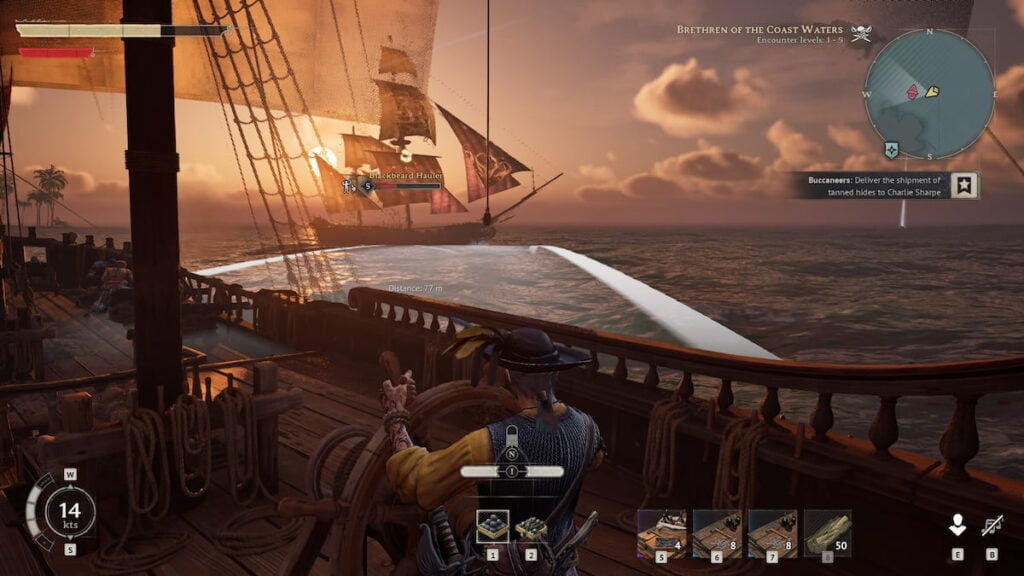Viewport: 1024px width, 576px height.
Task: Select the round cannonball ammo slot
Action: point(492,527)
